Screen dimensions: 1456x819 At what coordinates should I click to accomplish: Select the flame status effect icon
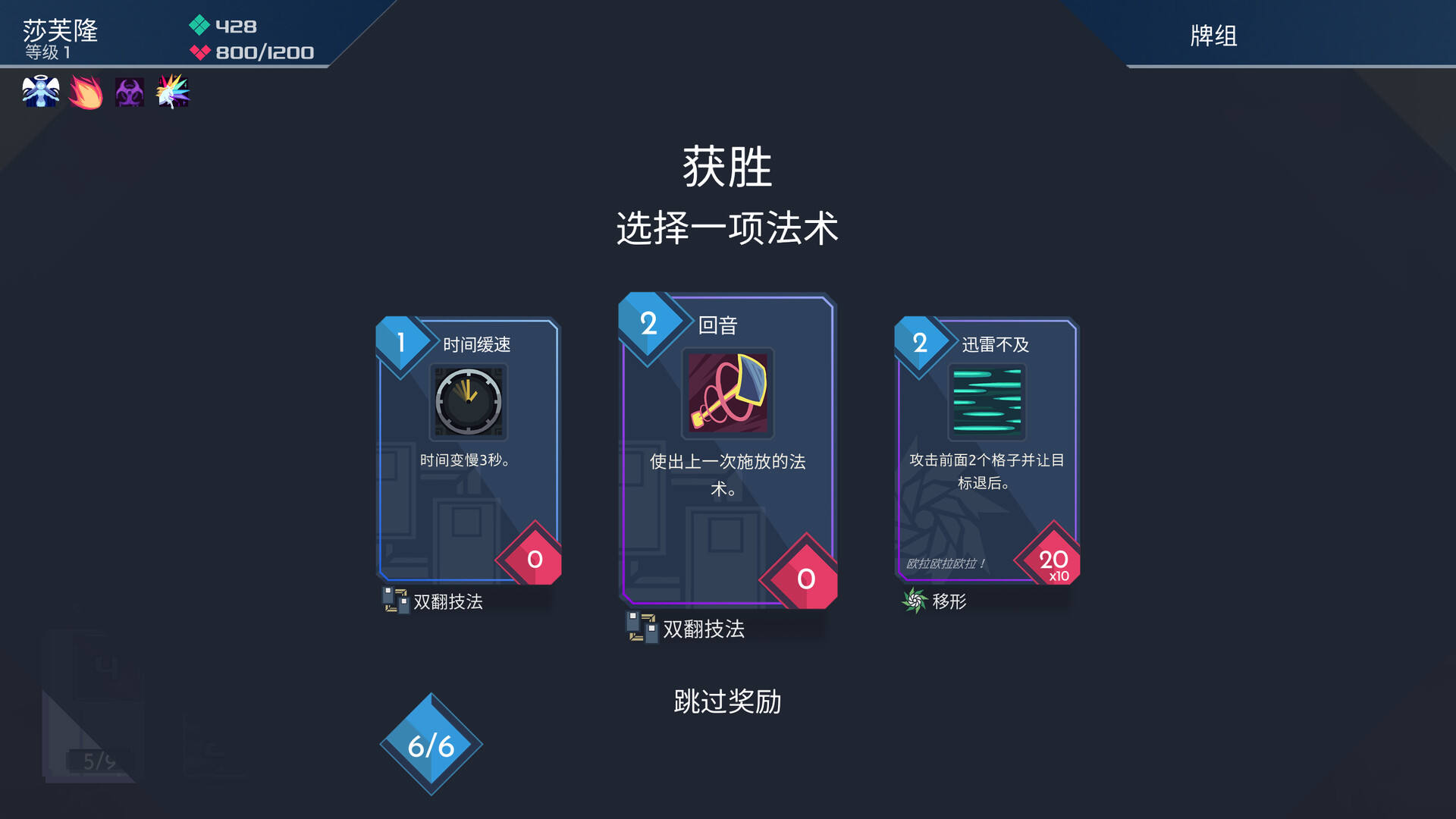click(x=84, y=92)
